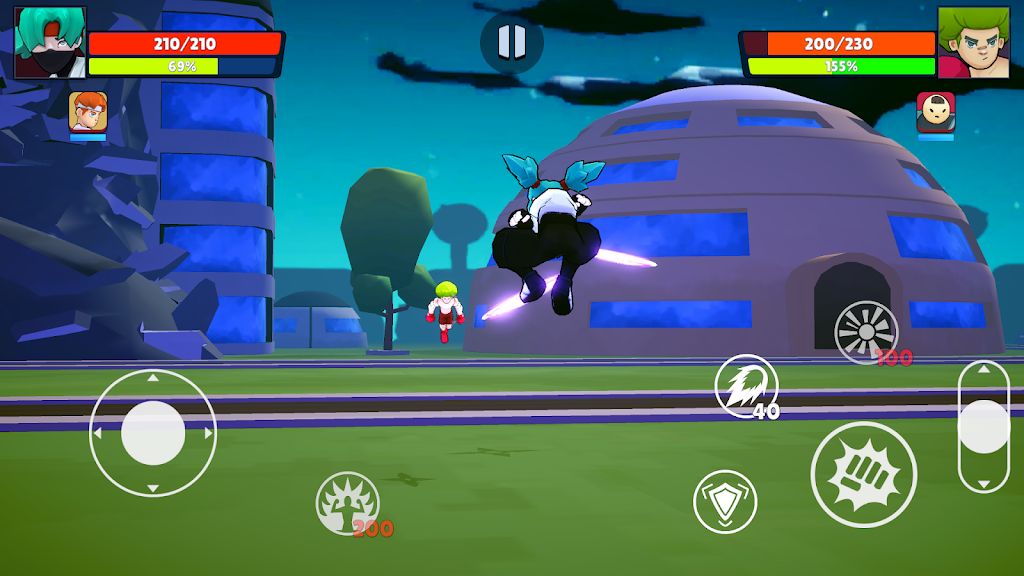This screenshot has width=1024, height=576.
Task: Trigger the energy burst skill costing 100
Action: 866,332
